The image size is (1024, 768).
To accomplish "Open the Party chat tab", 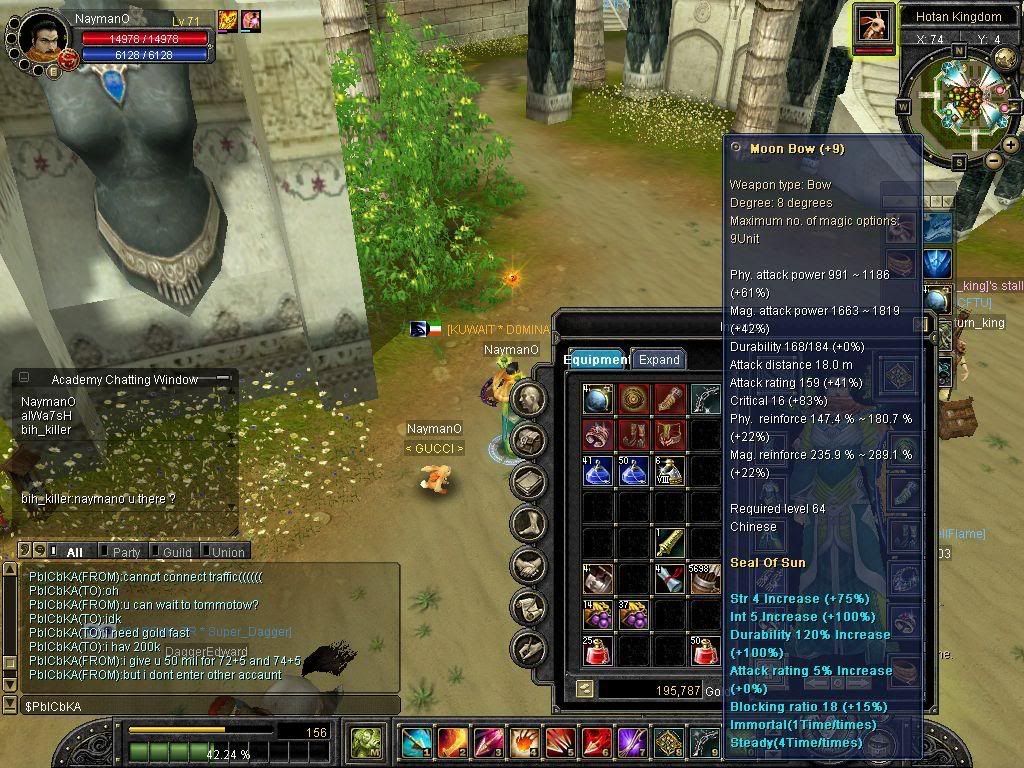I will tap(126, 552).
